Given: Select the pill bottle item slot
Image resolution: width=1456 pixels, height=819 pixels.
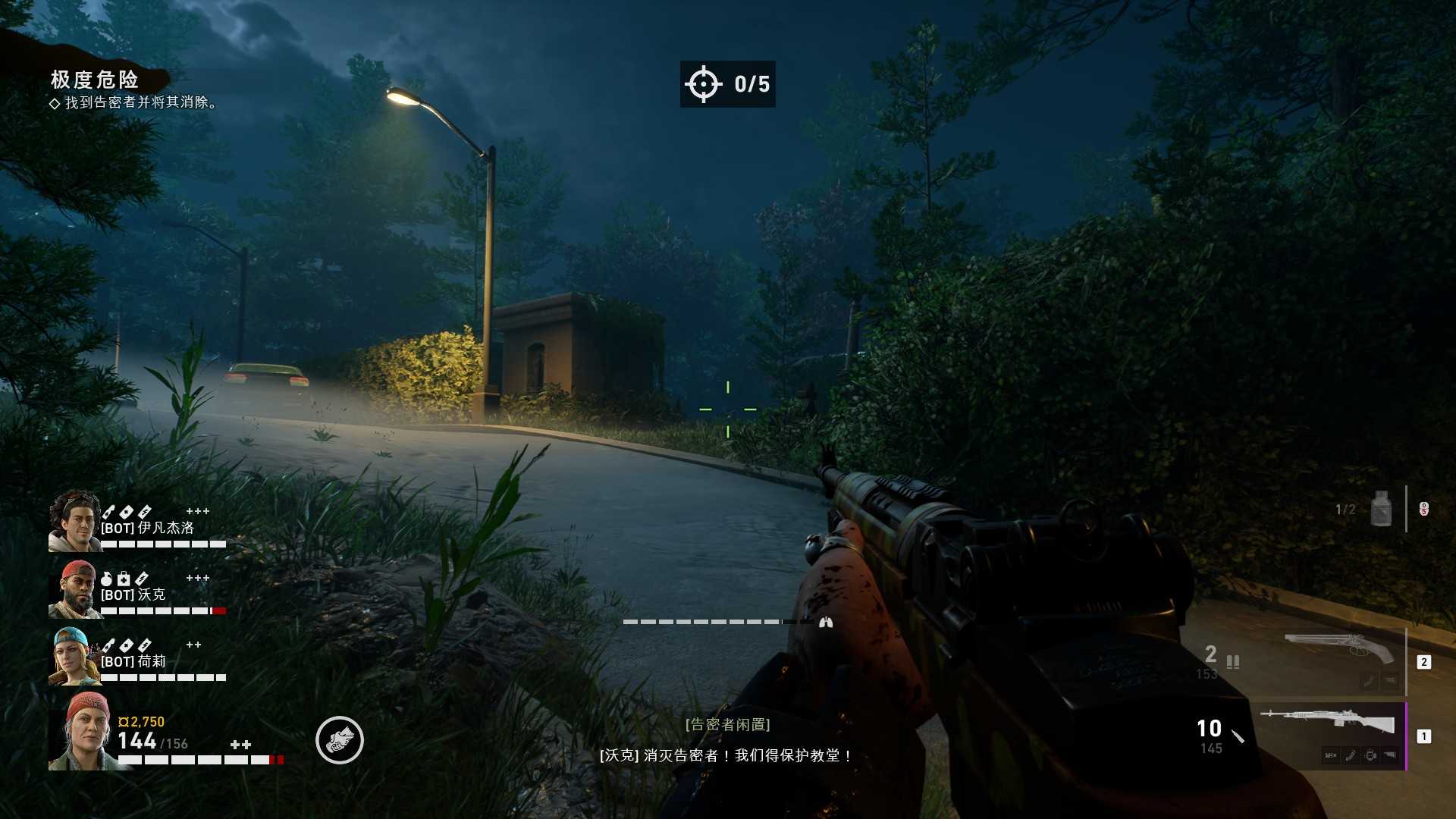Looking at the screenshot, I should 1381,509.
